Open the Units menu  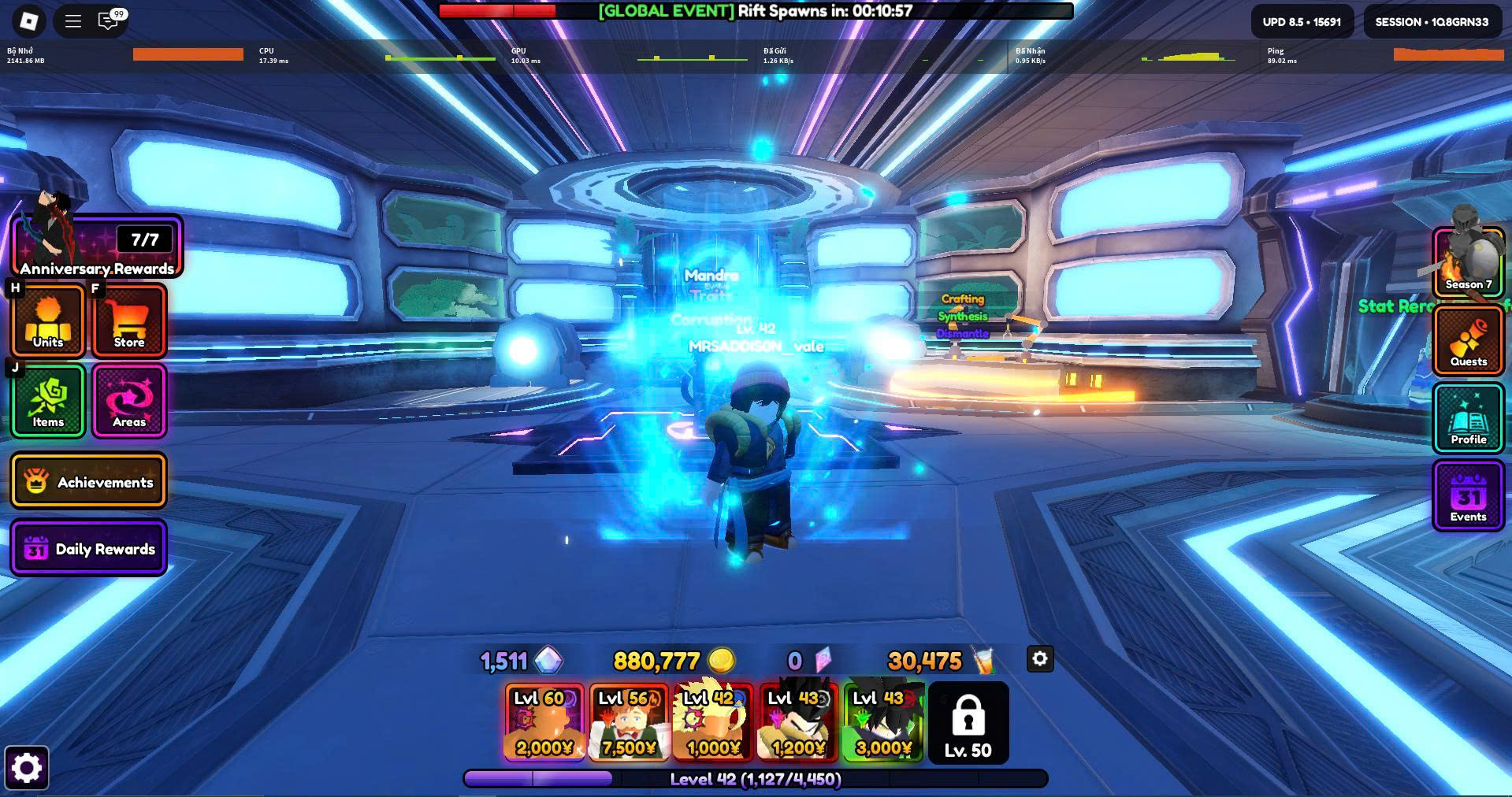coord(48,321)
